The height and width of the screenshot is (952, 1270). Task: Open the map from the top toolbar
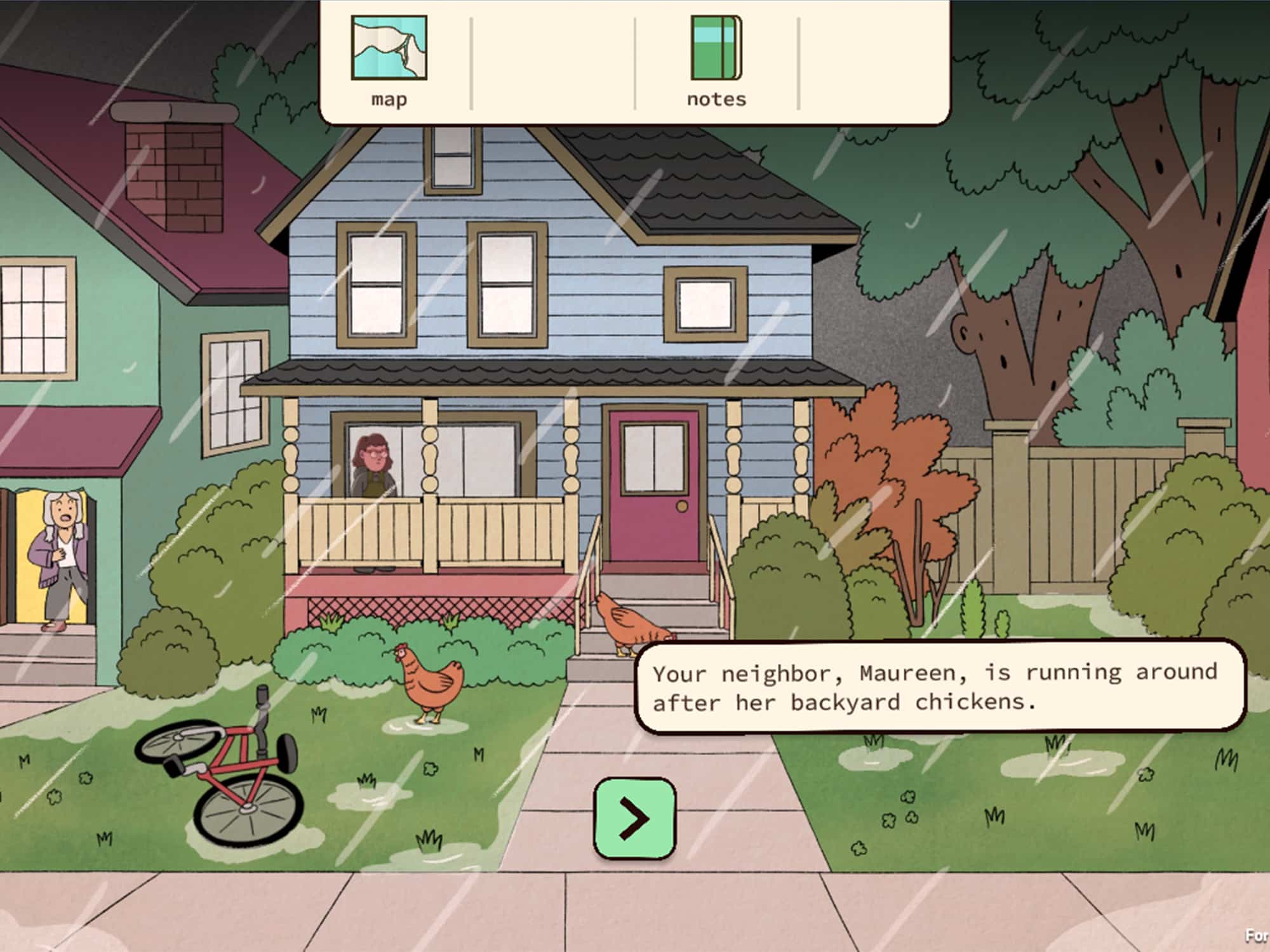(387, 57)
